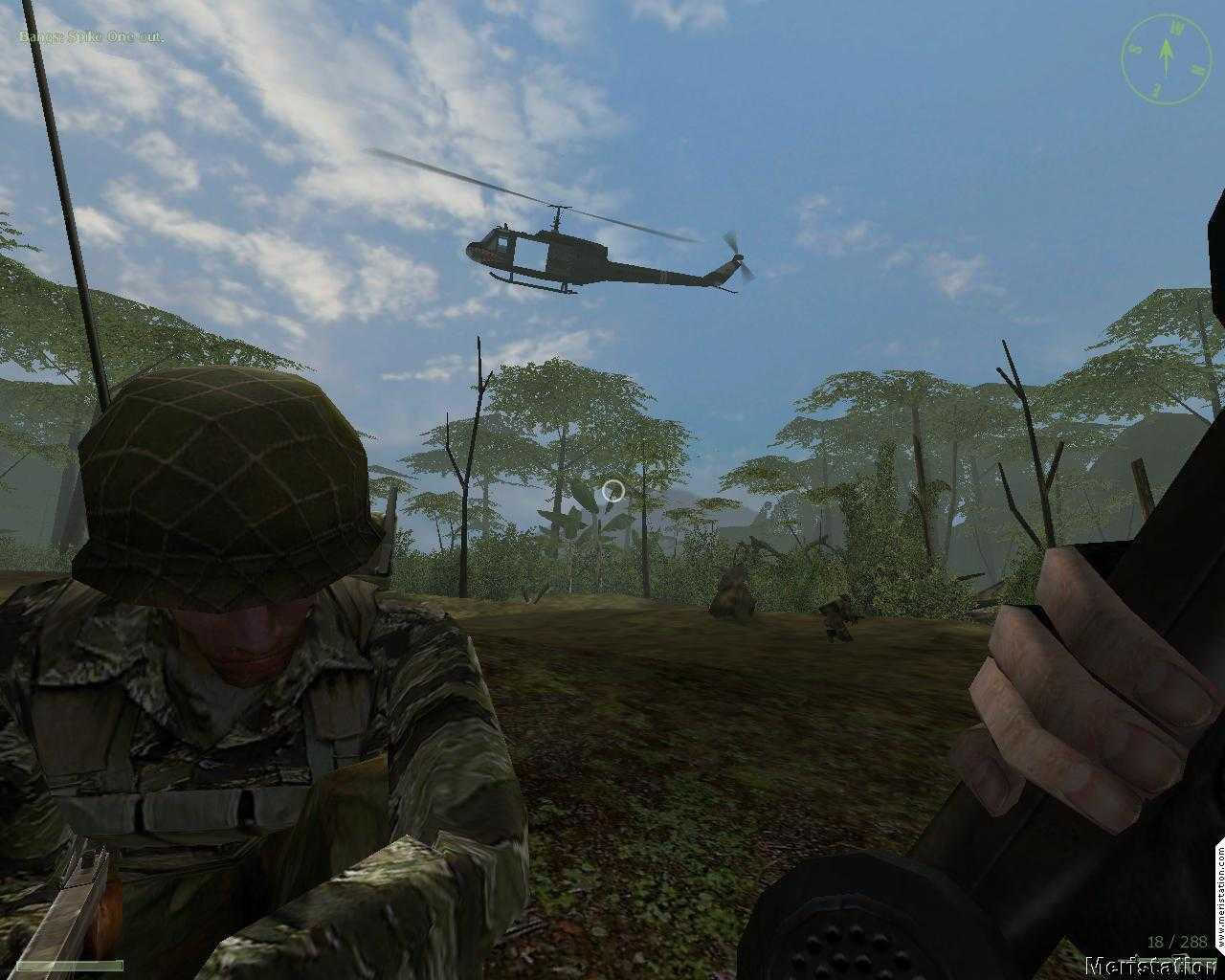The width and height of the screenshot is (1225, 980).
Task: Click the distant soldier on the clearing
Action: [837, 617]
